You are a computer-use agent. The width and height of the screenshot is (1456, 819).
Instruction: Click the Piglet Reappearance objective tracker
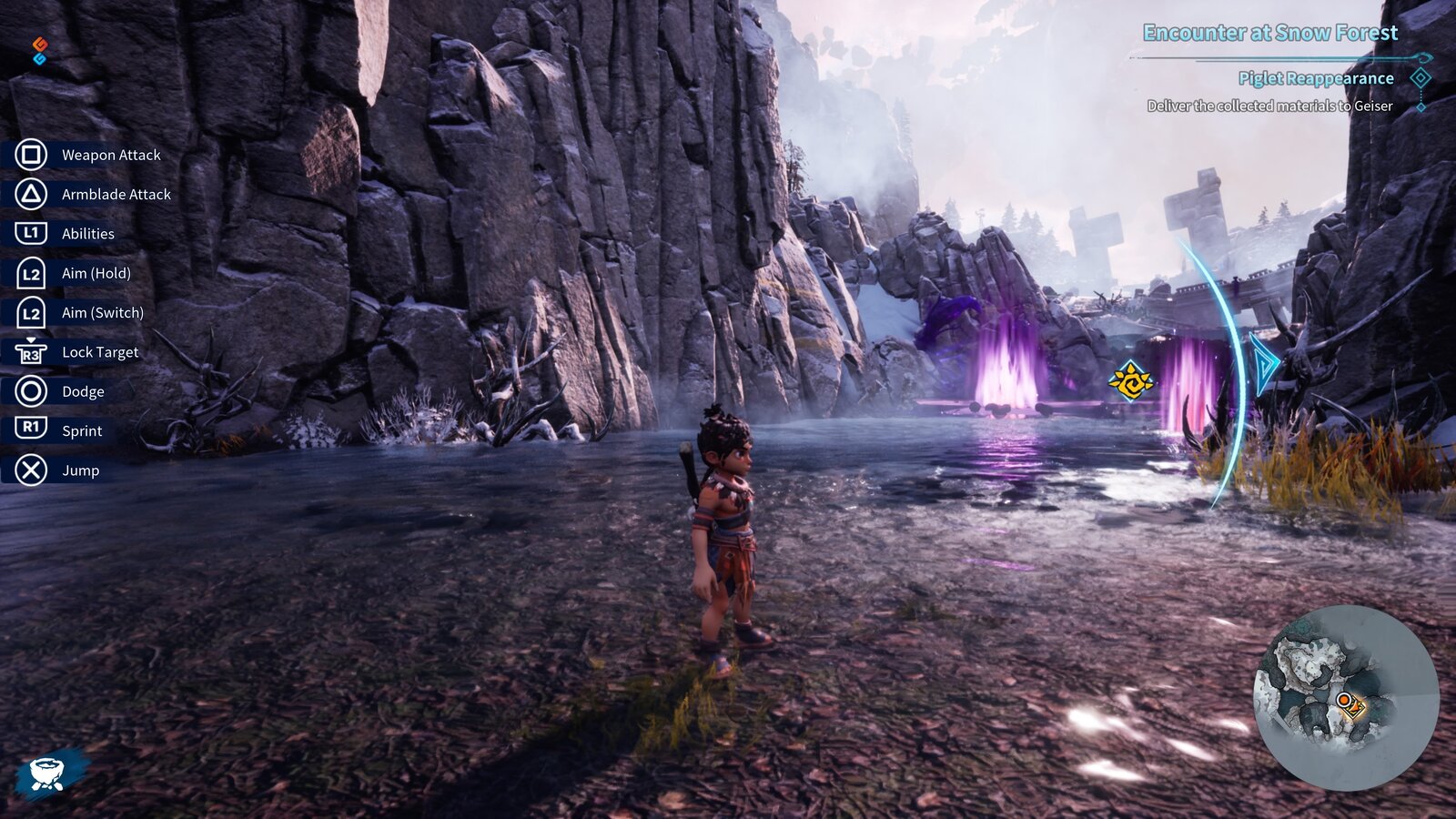pyautogui.click(x=1315, y=78)
